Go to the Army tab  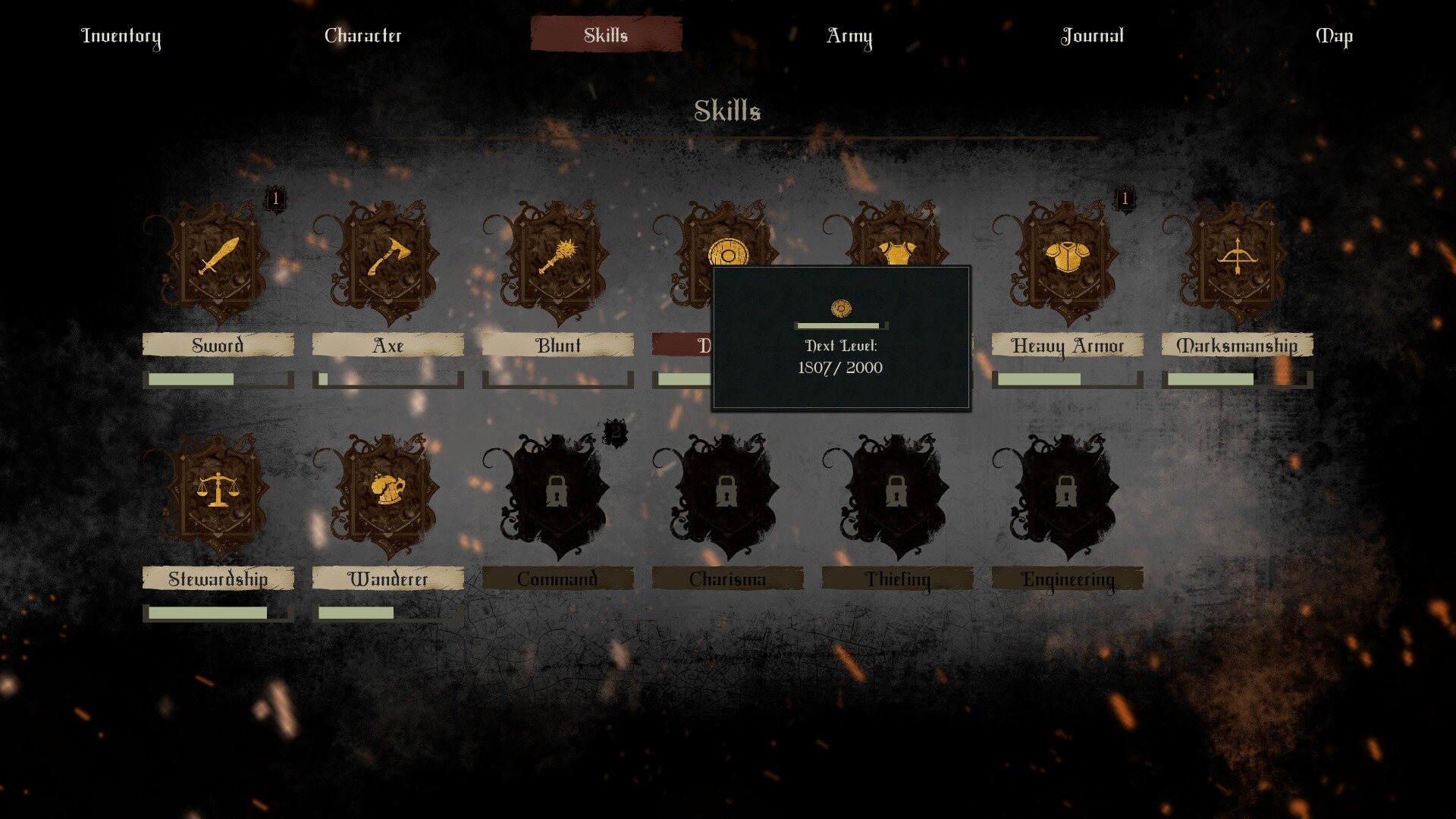849,36
